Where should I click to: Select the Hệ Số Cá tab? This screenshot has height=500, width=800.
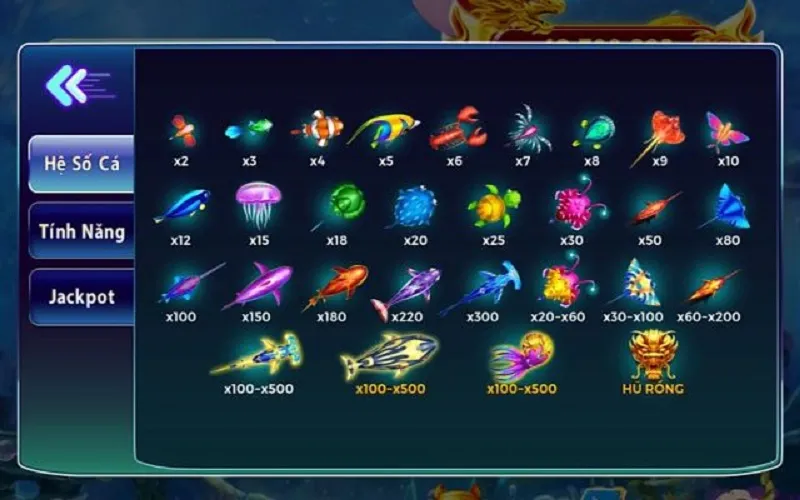[x=82, y=164]
